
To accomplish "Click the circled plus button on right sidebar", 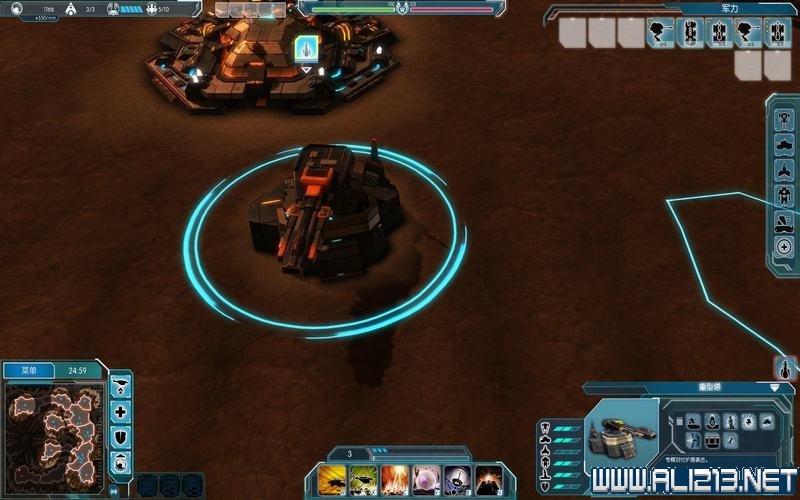I will coord(785,247).
